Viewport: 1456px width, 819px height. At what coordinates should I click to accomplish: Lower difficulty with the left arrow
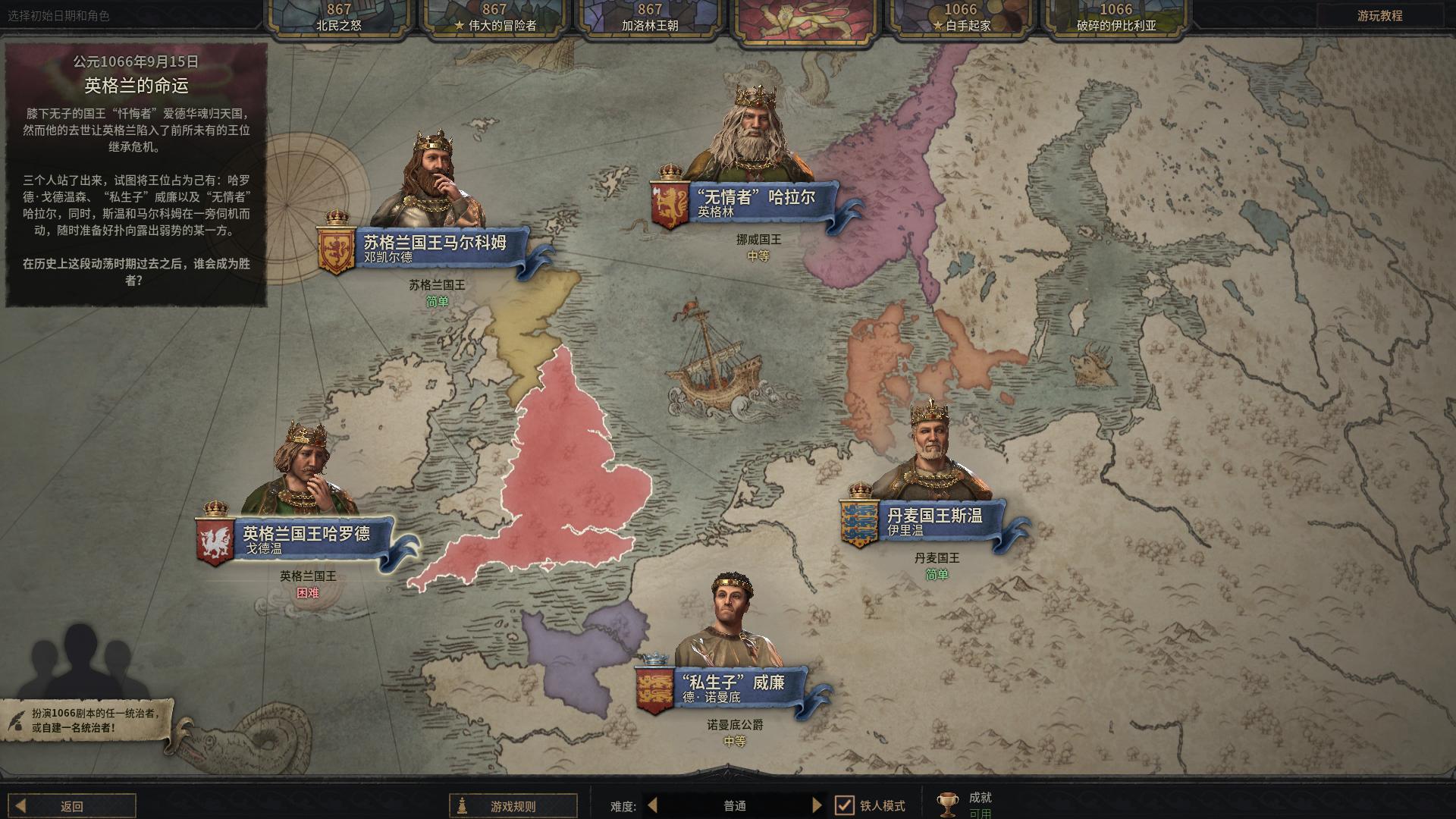pos(652,805)
